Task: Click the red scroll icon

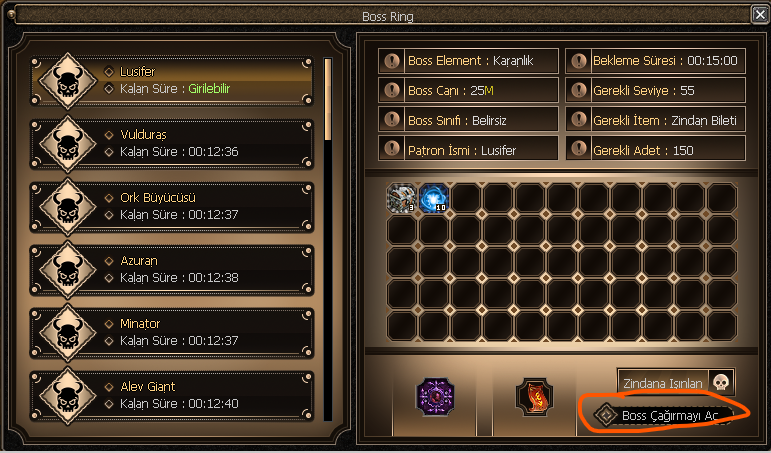Action: (536, 397)
